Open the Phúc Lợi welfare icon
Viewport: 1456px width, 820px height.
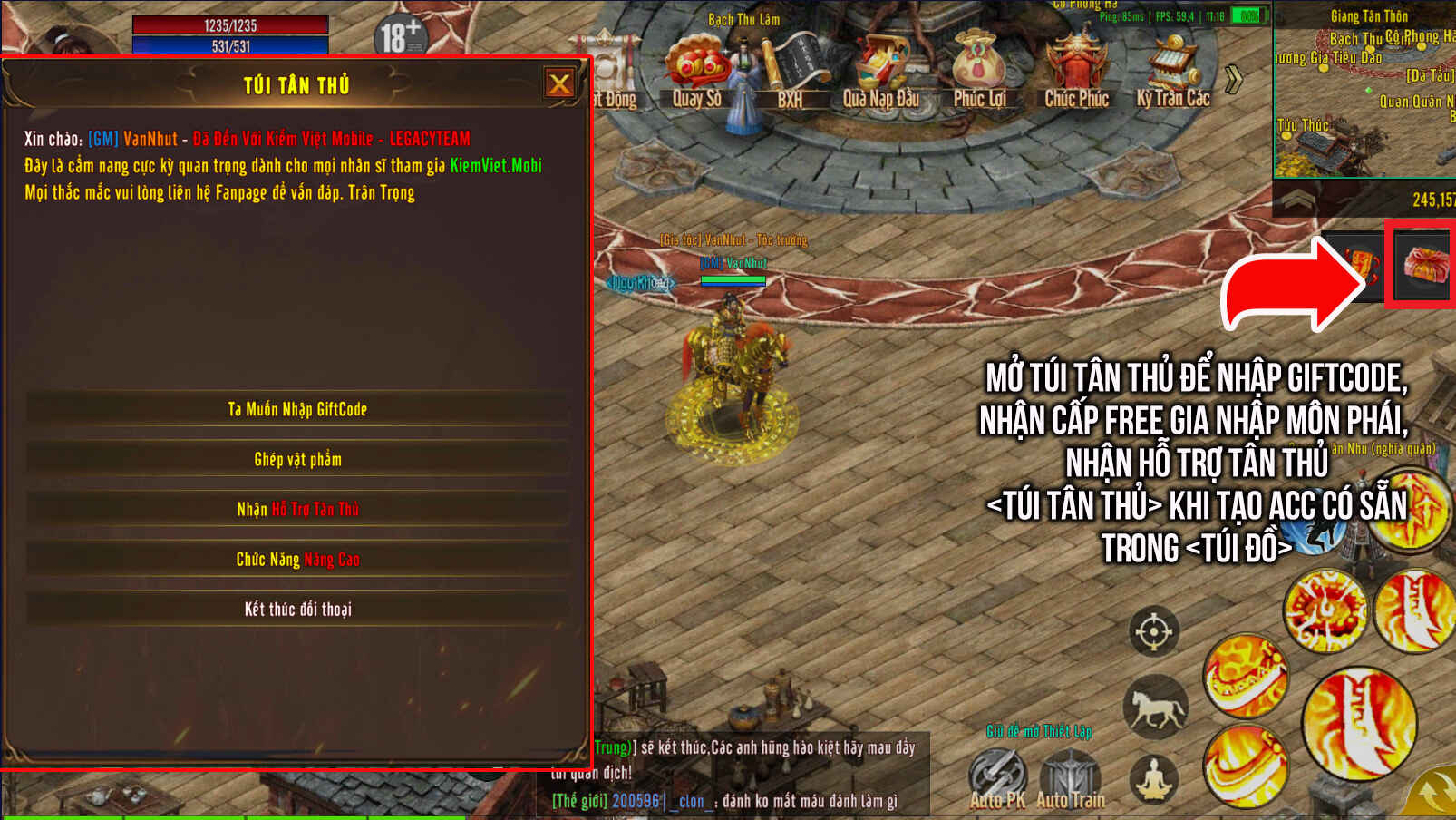979,71
